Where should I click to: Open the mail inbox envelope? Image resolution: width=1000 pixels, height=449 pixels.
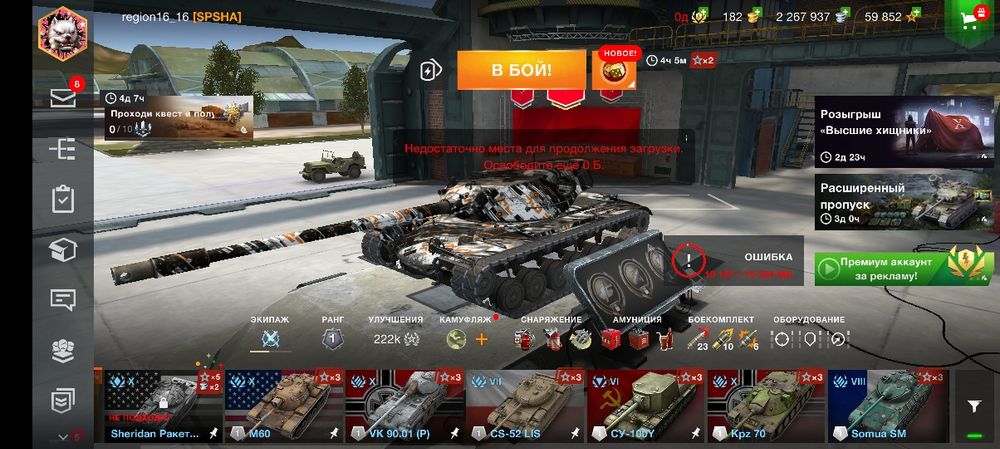click(x=63, y=98)
